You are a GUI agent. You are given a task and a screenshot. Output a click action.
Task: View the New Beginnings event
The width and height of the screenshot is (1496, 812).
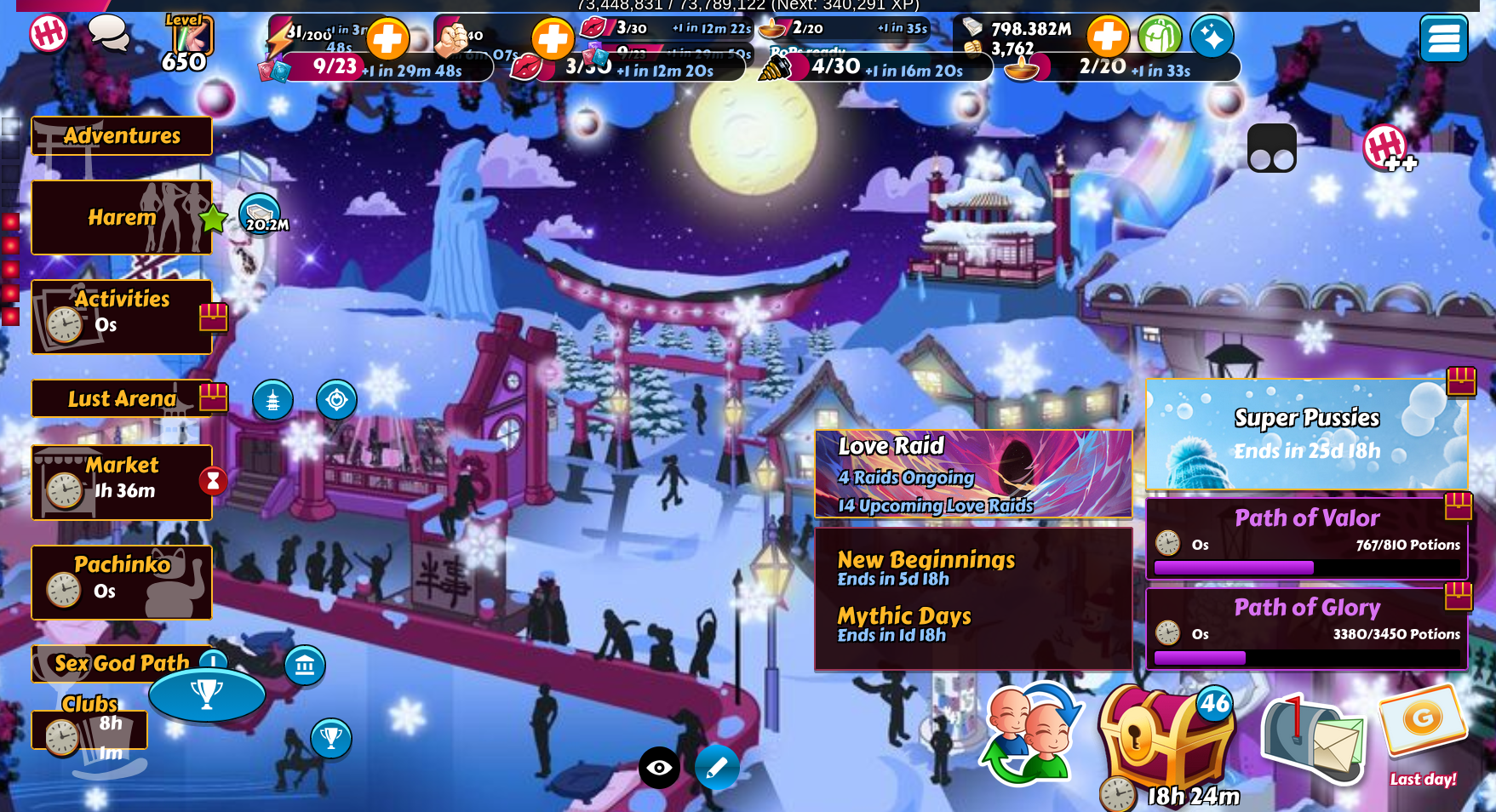(x=926, y=568)
